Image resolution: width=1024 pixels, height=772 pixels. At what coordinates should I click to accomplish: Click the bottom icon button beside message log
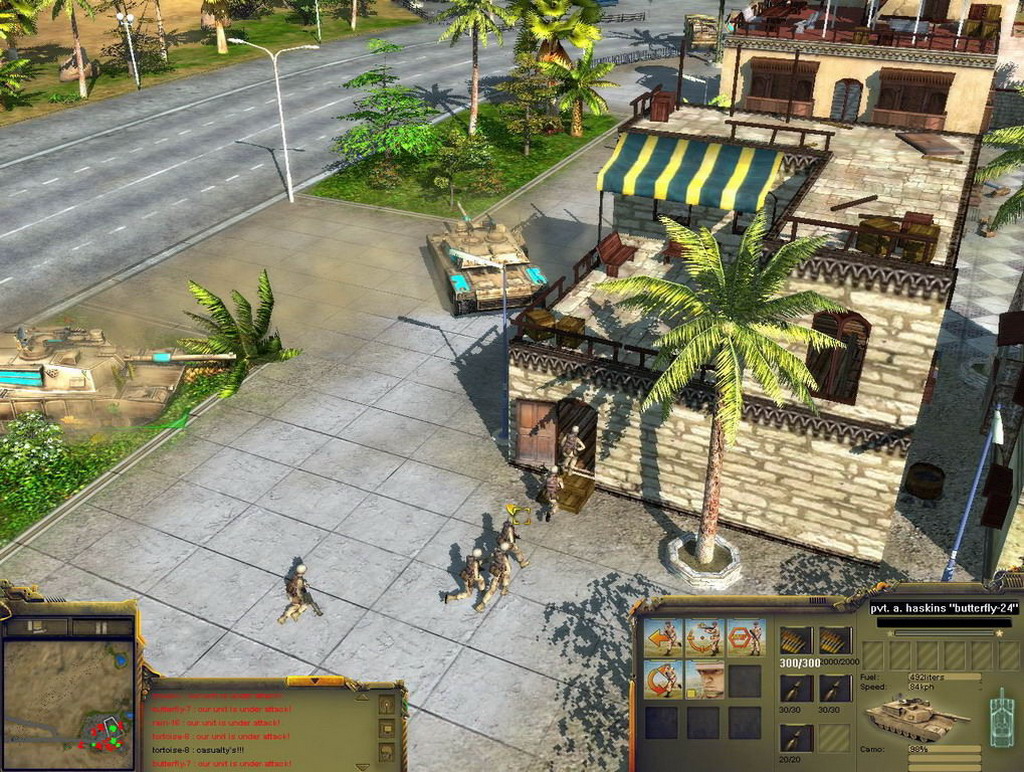pos(387,752)
